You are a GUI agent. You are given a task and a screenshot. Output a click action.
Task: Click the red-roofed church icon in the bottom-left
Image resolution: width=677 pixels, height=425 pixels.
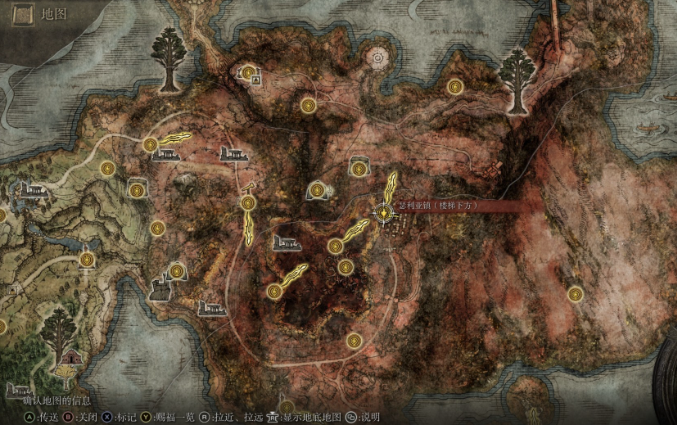tap(70, 357)
